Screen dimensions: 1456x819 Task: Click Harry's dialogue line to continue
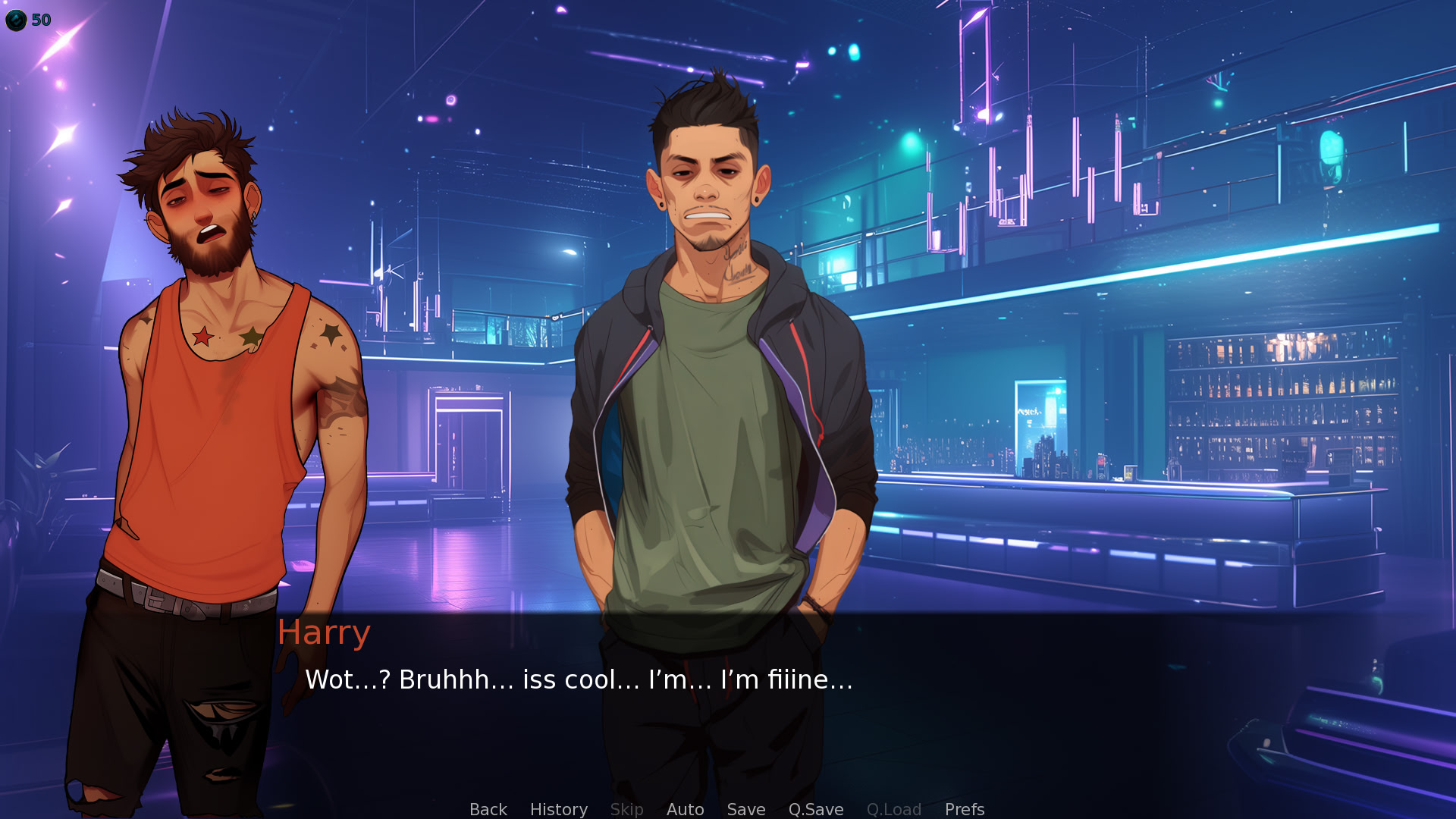(x=579, y=679)
